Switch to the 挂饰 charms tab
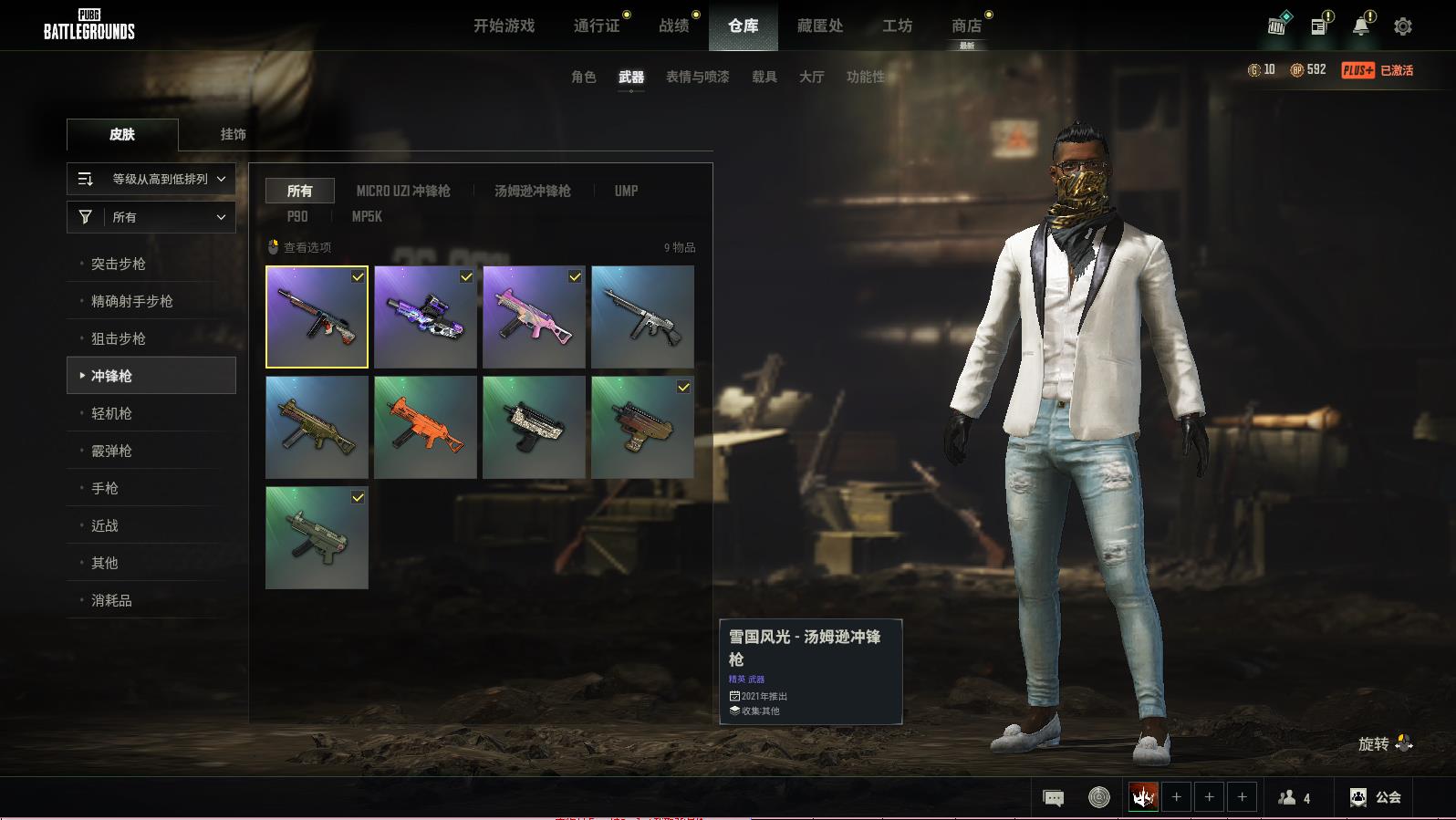Screen dimensions: 1456x820 pos(233,134)
